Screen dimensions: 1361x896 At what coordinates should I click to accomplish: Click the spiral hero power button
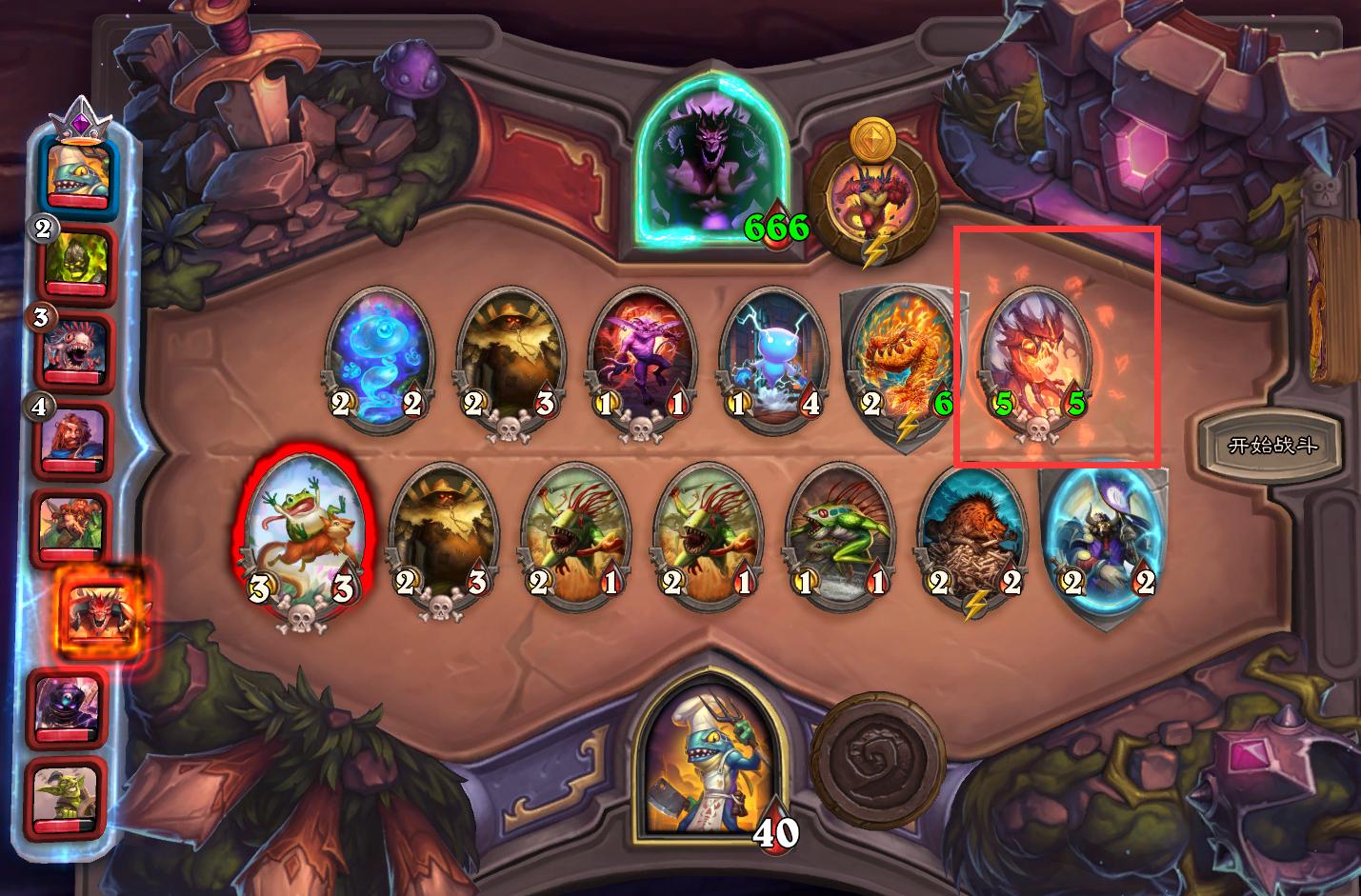[x=877, y=749]
